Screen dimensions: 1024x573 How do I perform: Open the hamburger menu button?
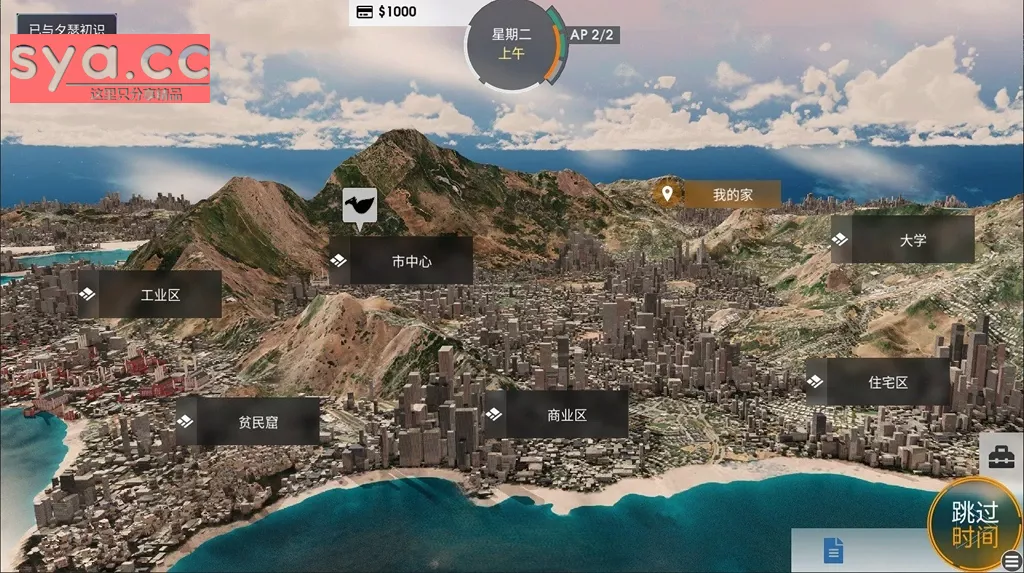(1012, 561)
